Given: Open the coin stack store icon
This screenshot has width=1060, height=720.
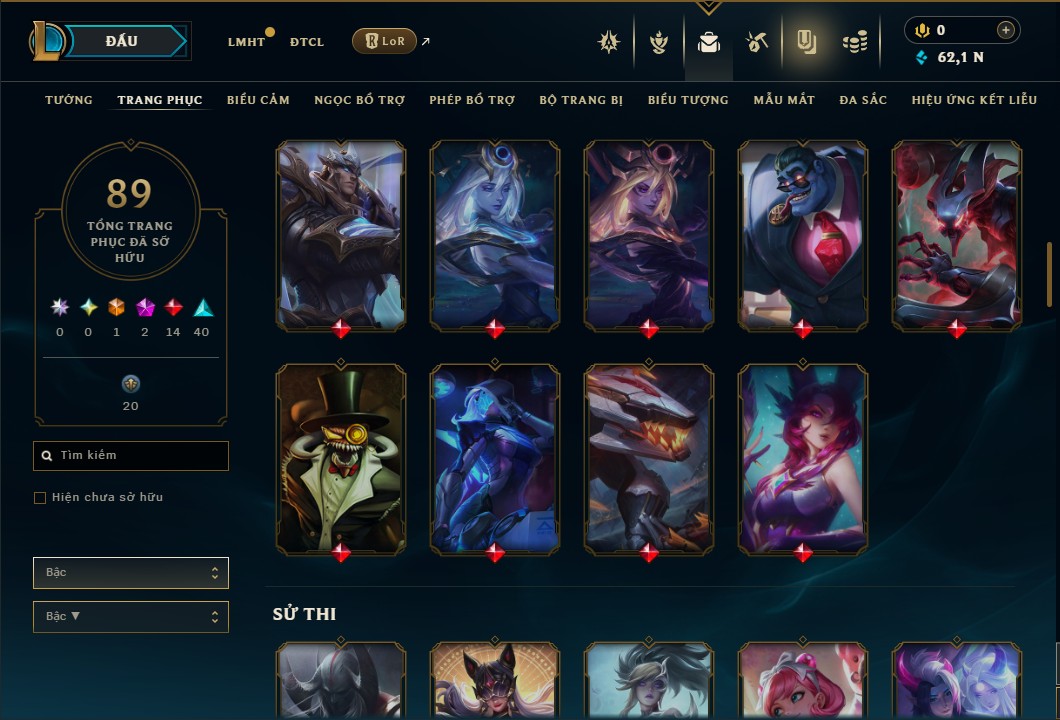Looking at the screenshot, I should [854, 42].
